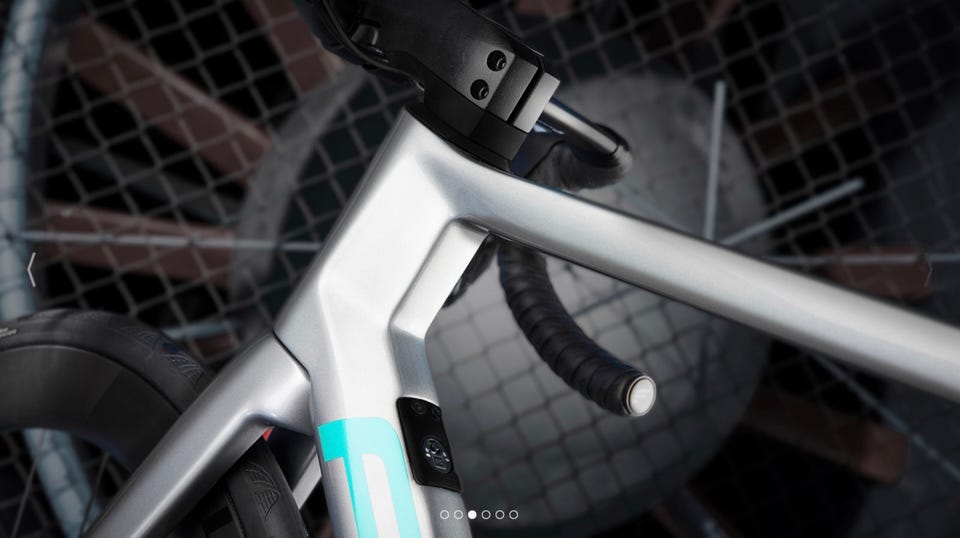This screenshot has height=538, width=960.
Task: Choose the last carousel dot
Action: [x=514, y=514]
